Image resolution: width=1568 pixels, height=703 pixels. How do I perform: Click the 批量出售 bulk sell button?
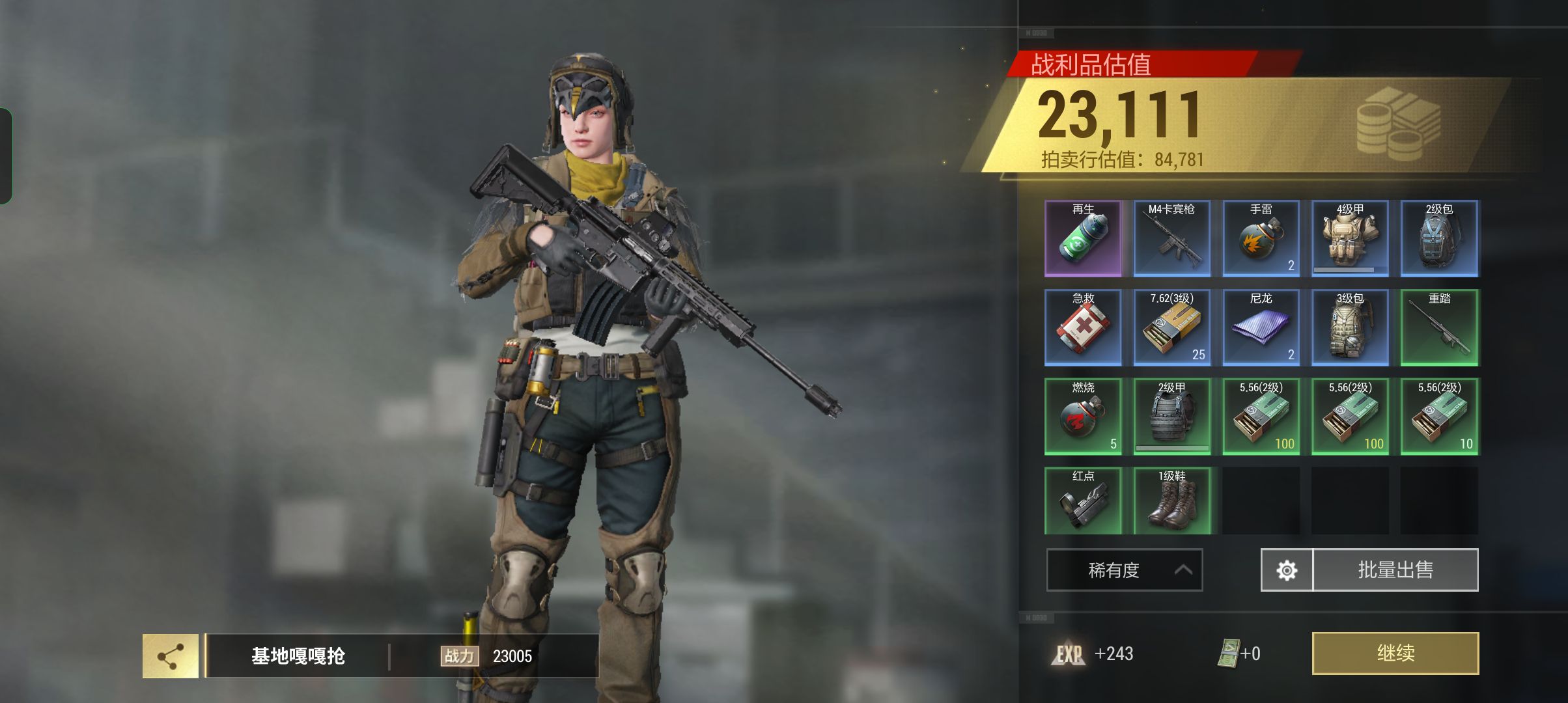pyautogui.click(x=1395, y=570)
